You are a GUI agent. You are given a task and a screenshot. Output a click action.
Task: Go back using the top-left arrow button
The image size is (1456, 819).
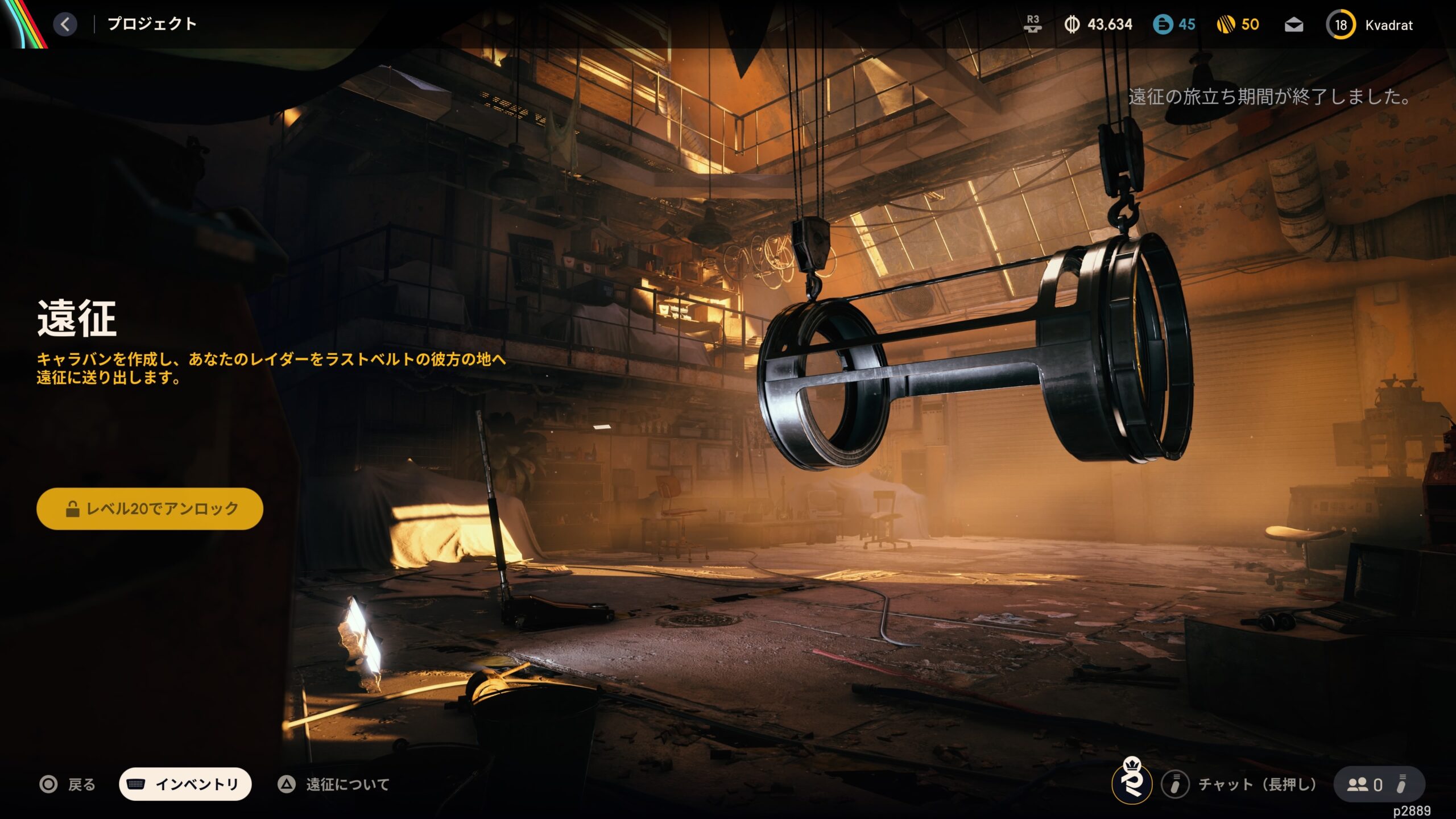point(65,24)
